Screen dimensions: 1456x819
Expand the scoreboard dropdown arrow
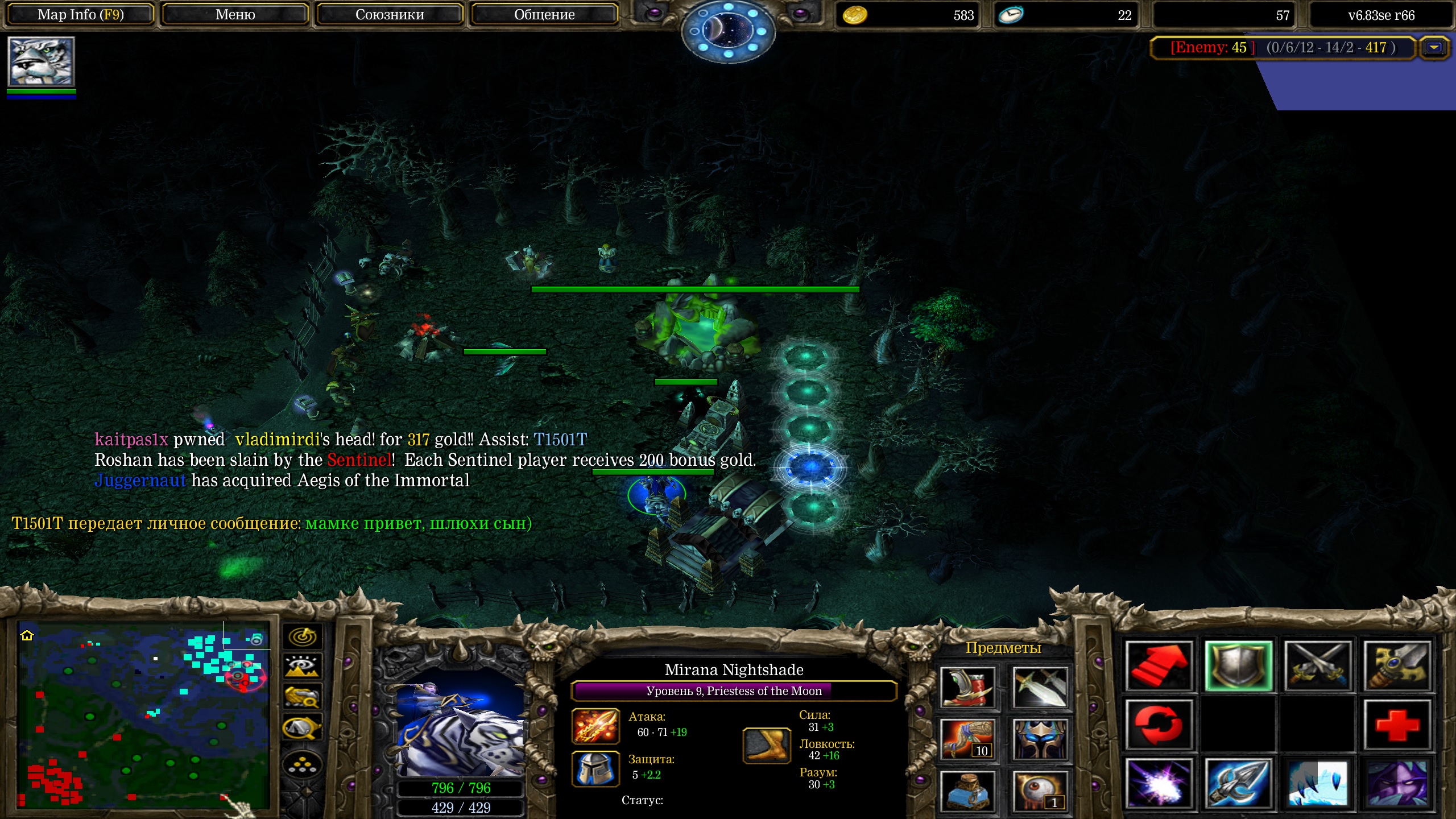(1434, 48)
